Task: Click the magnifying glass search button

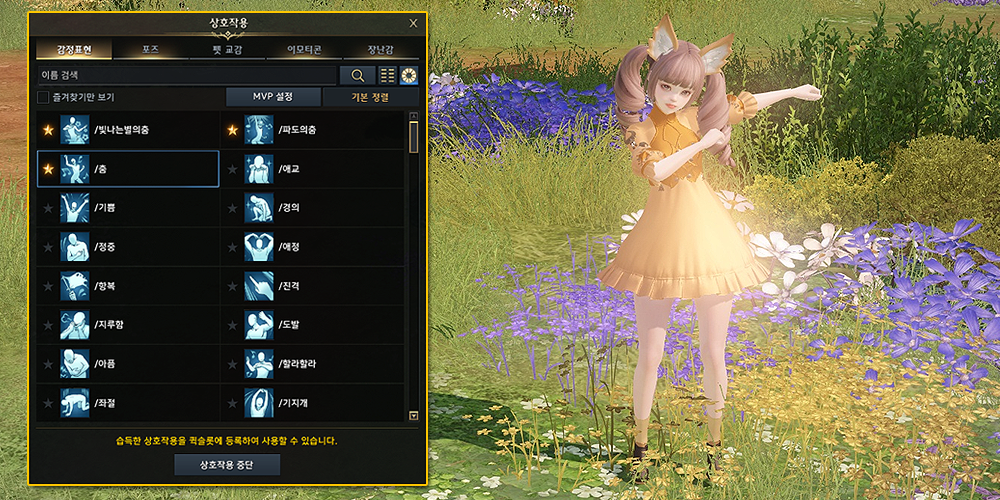Action: tap(357, 75)
